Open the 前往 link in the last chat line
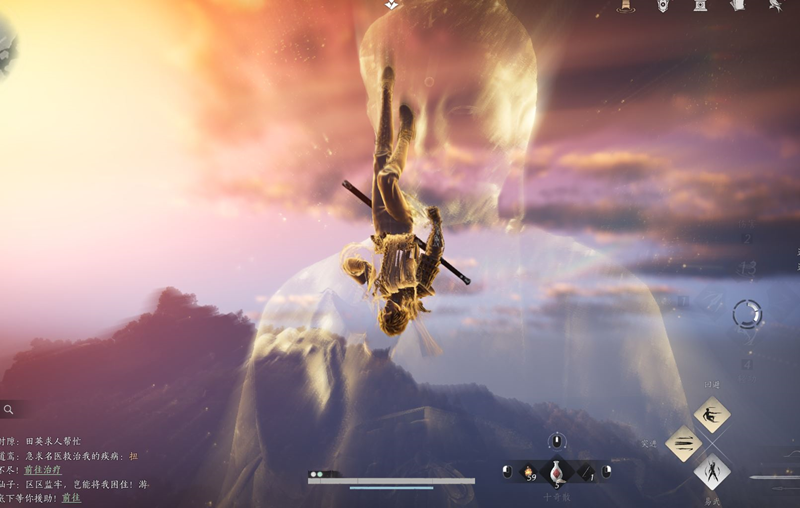Screen dimensions: 800x508 click(x=71, y=497)
